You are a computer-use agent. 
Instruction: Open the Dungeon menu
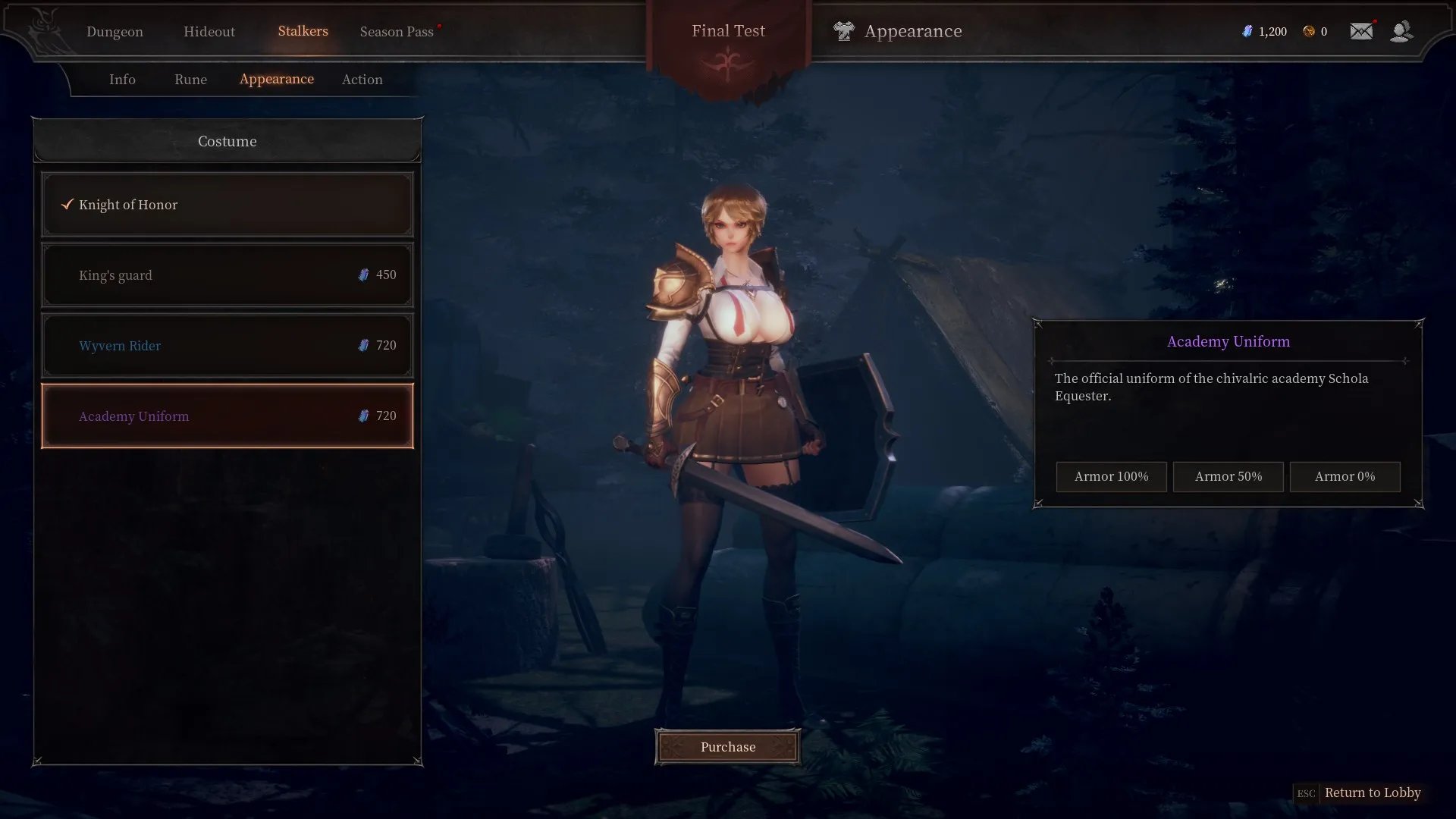point(115,32)
